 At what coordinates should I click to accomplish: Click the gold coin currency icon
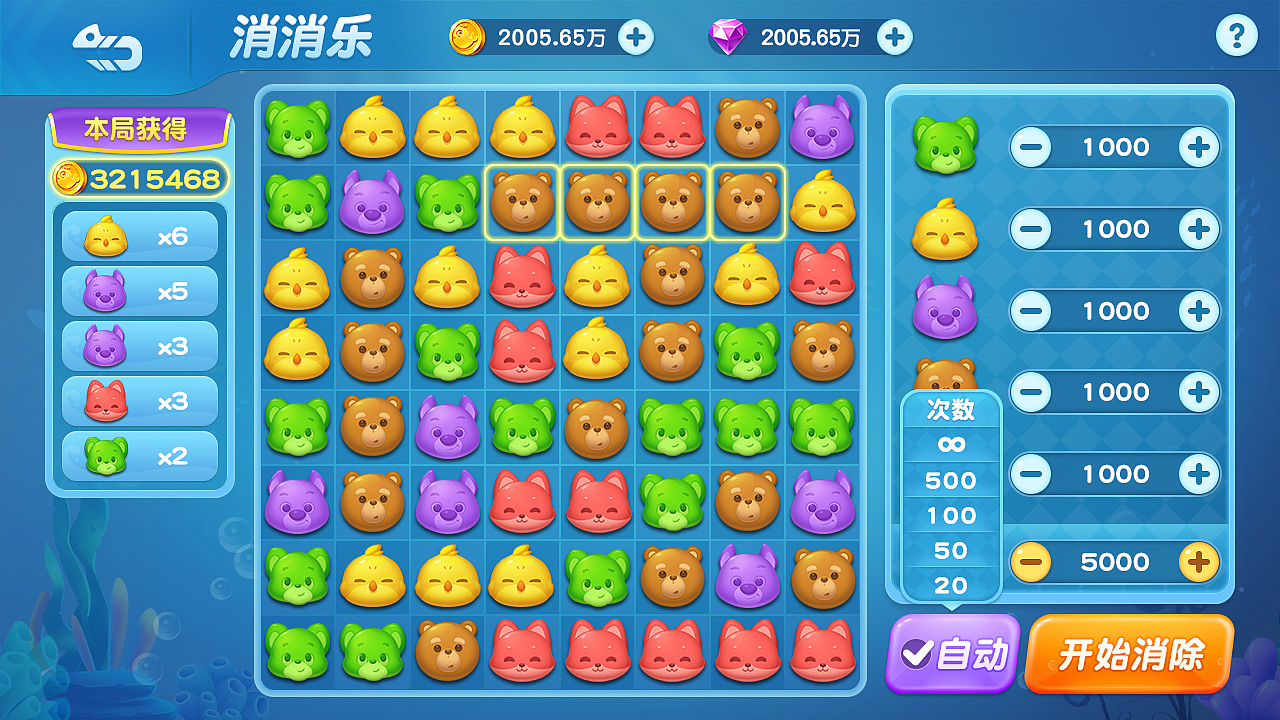[468, 37]
